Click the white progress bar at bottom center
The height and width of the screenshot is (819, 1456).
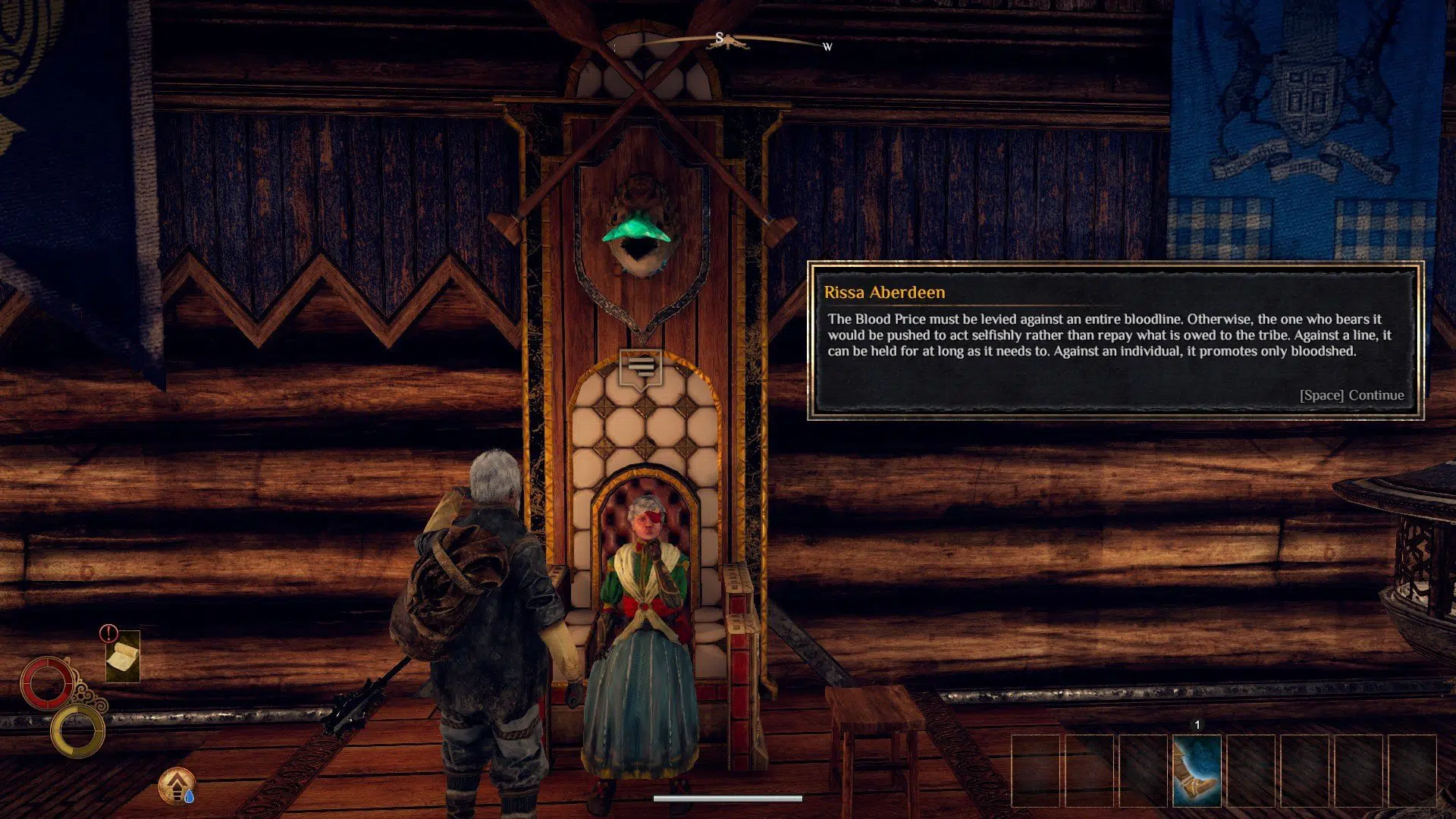[728, 798]
